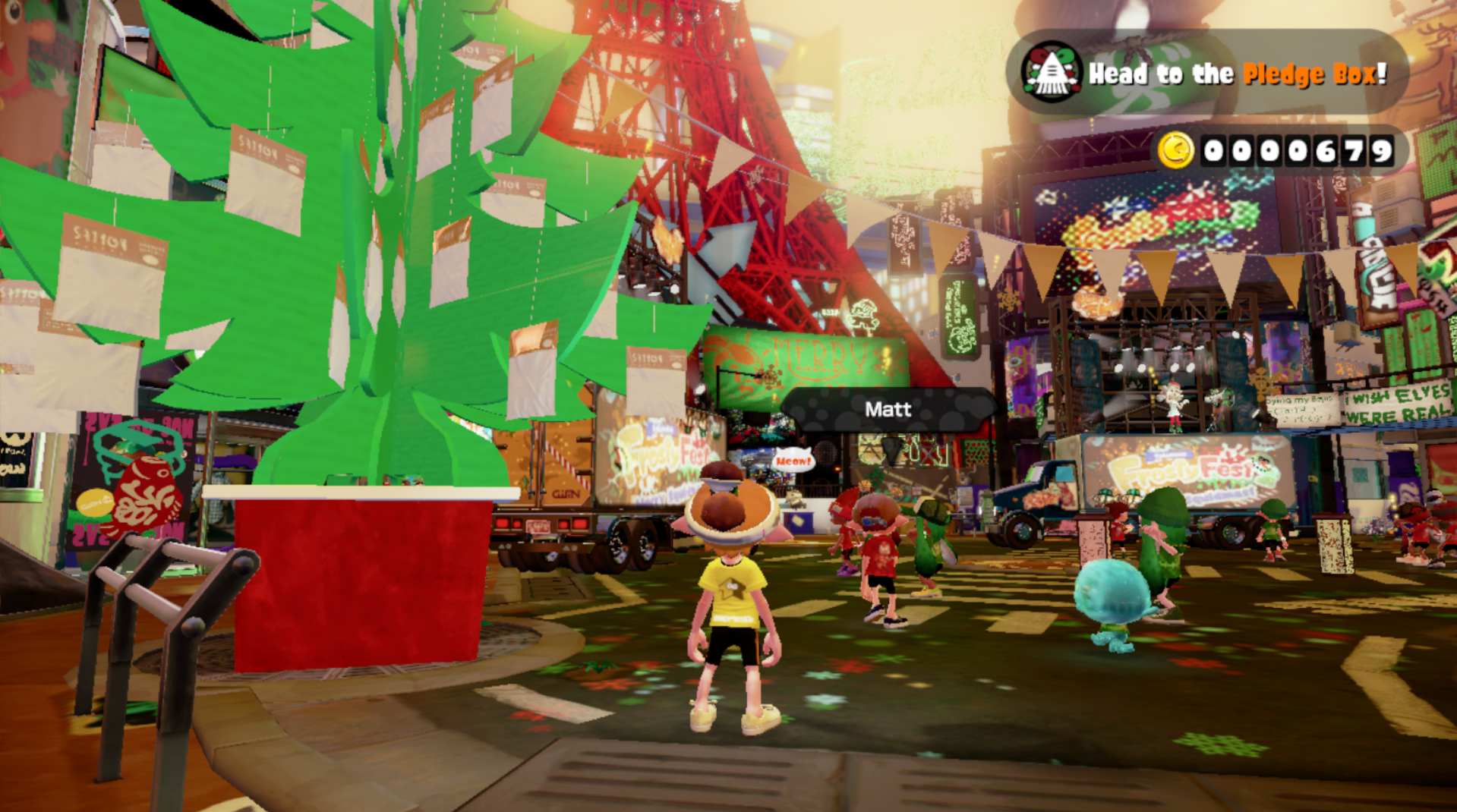This screenshot has height=812, width=1457.
Task: Click the Splatfest emblem icon beside the objective
Action: pos(1052,73)
